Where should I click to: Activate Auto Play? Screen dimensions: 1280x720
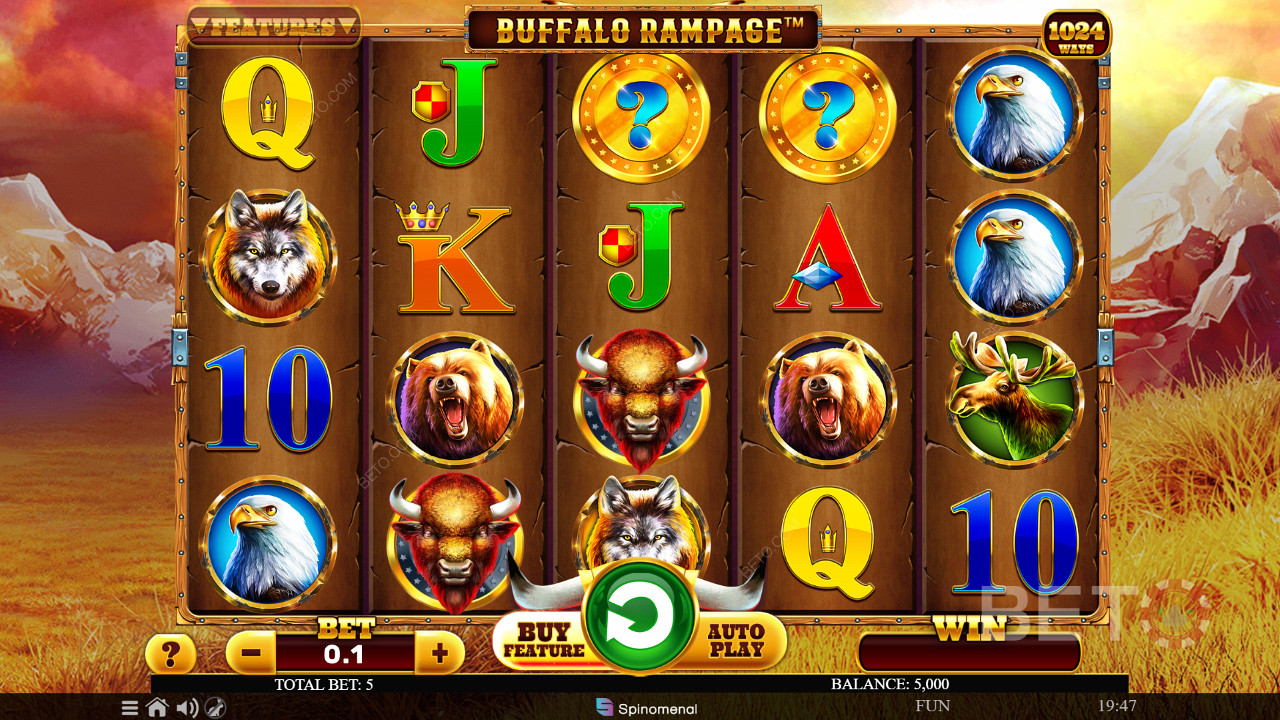tap(736, 641)
